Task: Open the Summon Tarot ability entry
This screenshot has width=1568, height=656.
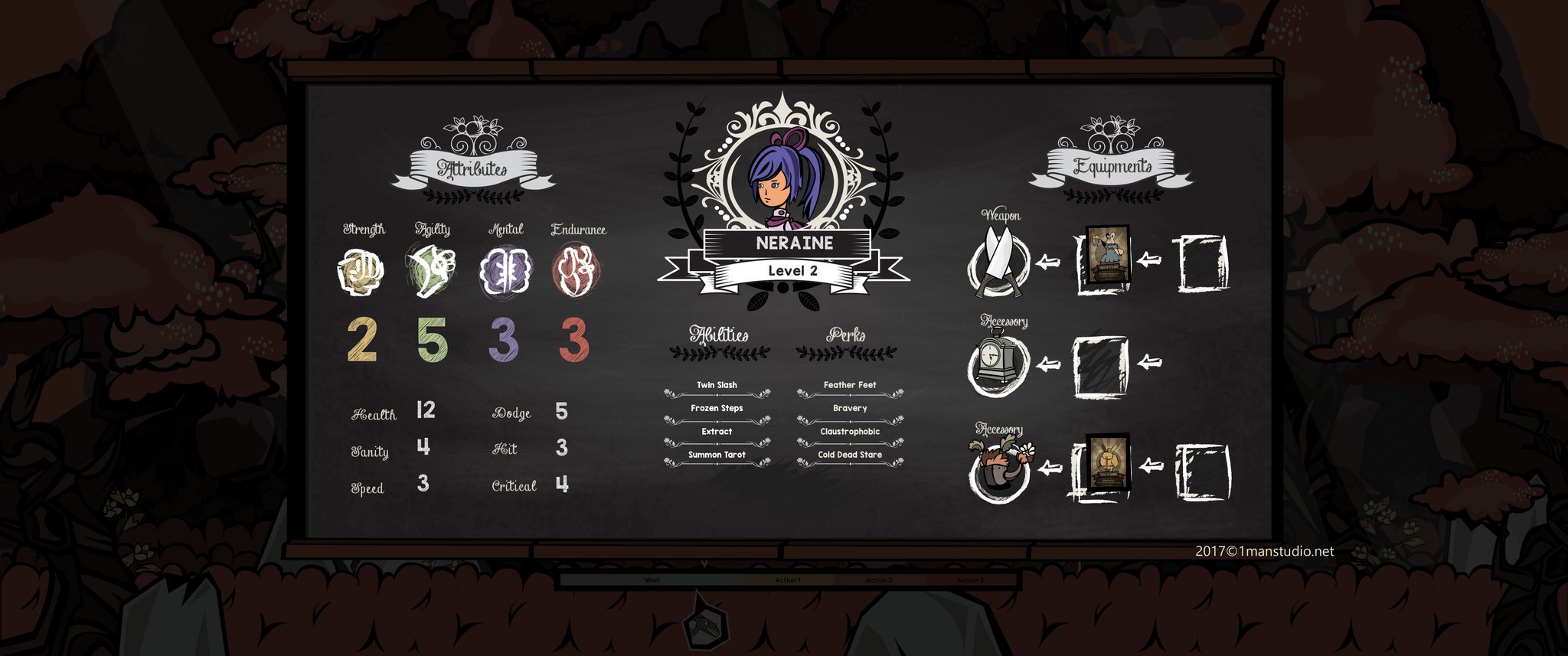Action: pyautogui.click(x=717, y=454)
